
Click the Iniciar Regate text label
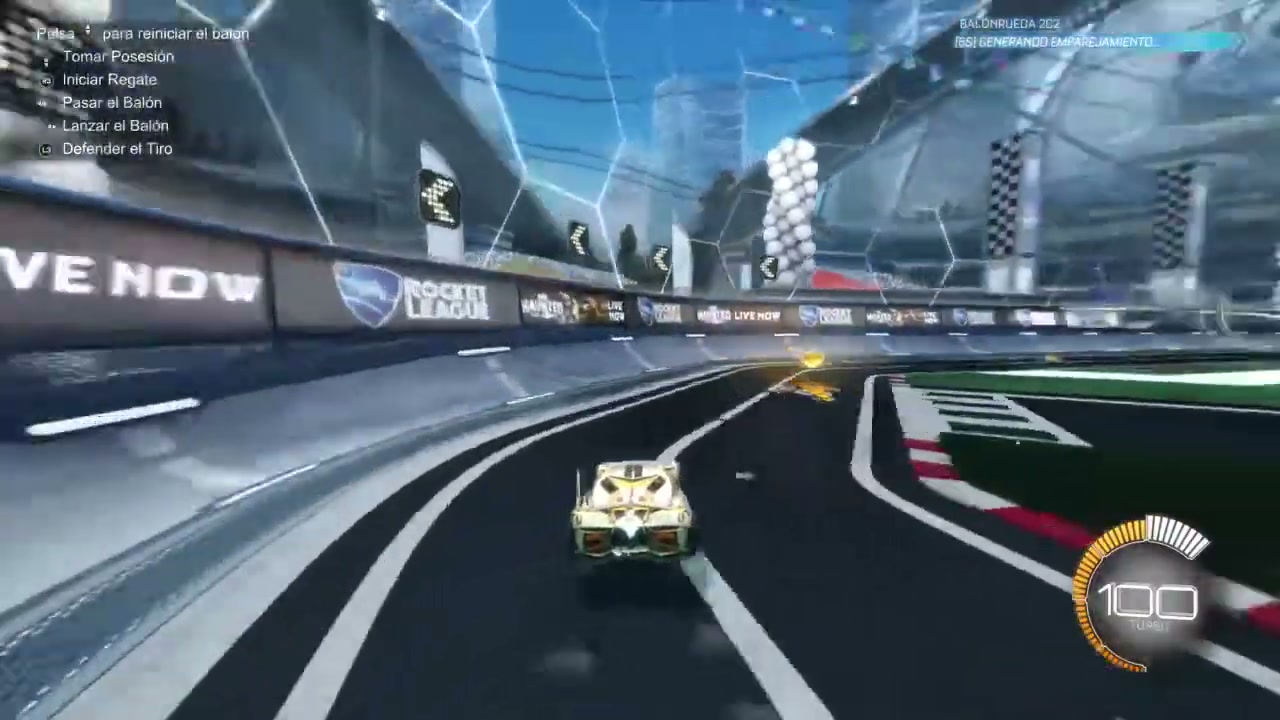click(x=110, y=80)
